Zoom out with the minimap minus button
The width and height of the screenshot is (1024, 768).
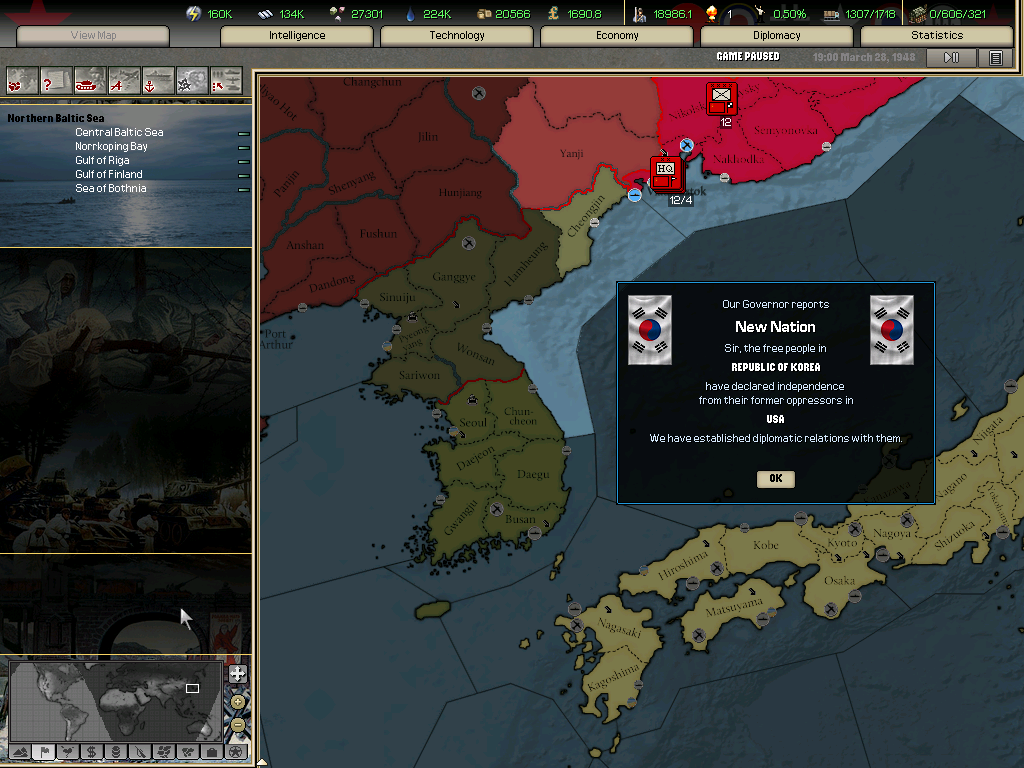click(237, 723)
